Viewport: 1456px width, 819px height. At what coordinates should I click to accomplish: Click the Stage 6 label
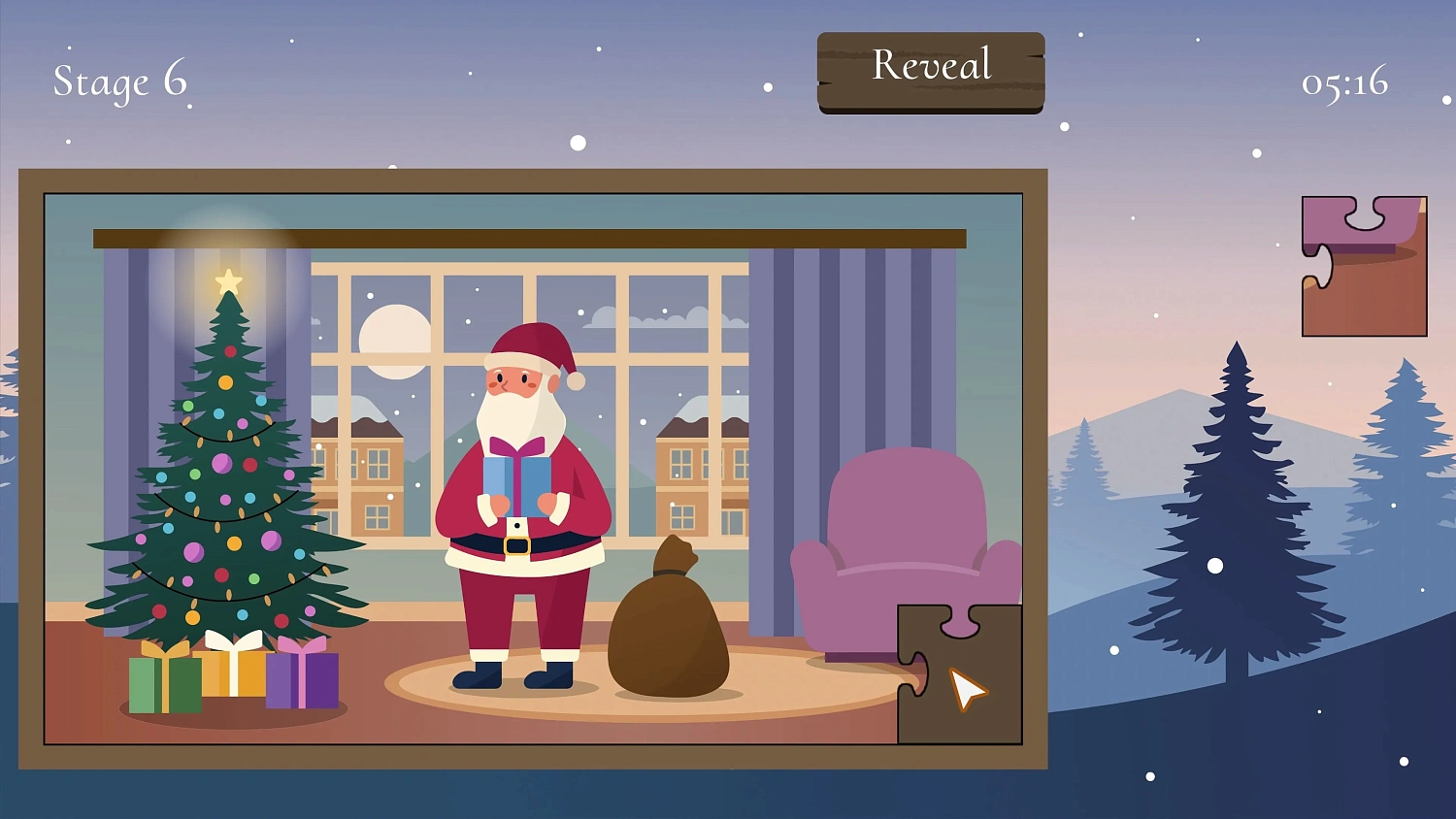click(120, 82)
